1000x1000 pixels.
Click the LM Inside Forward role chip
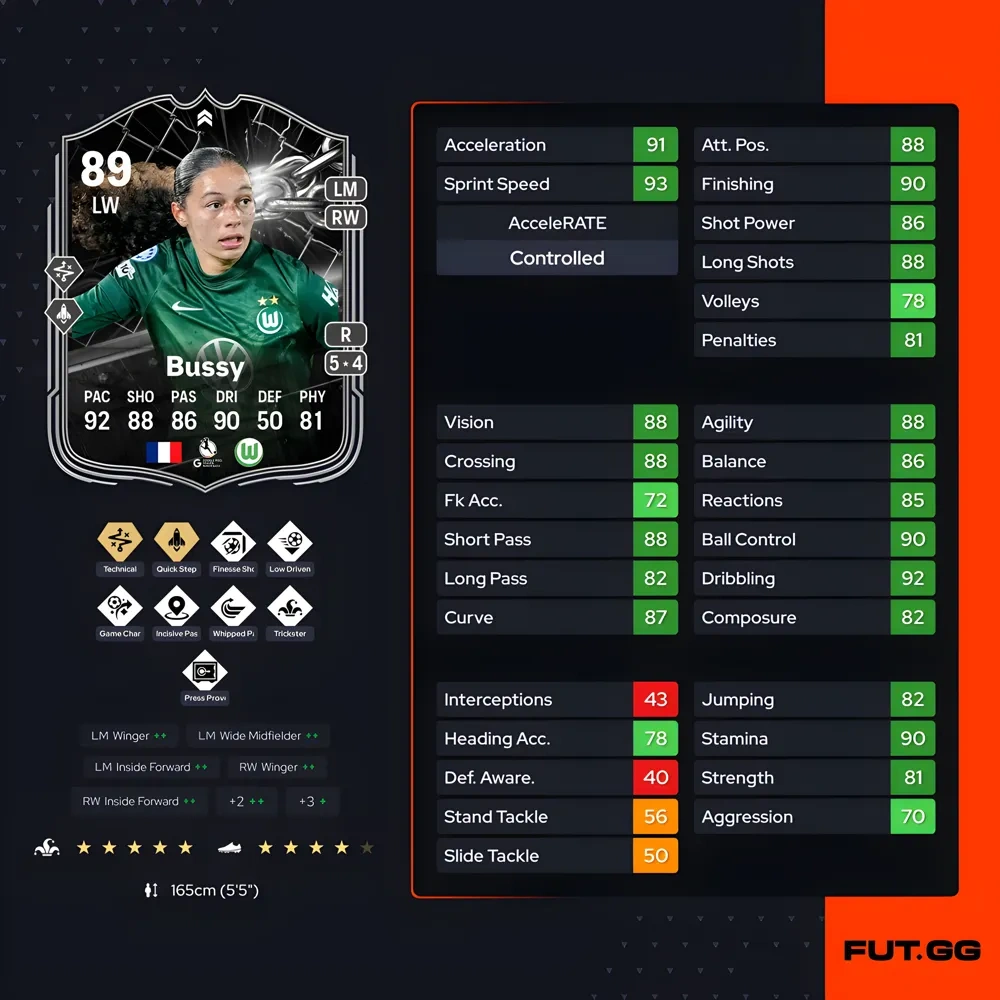pyautogui.click(x=151, y=768)
